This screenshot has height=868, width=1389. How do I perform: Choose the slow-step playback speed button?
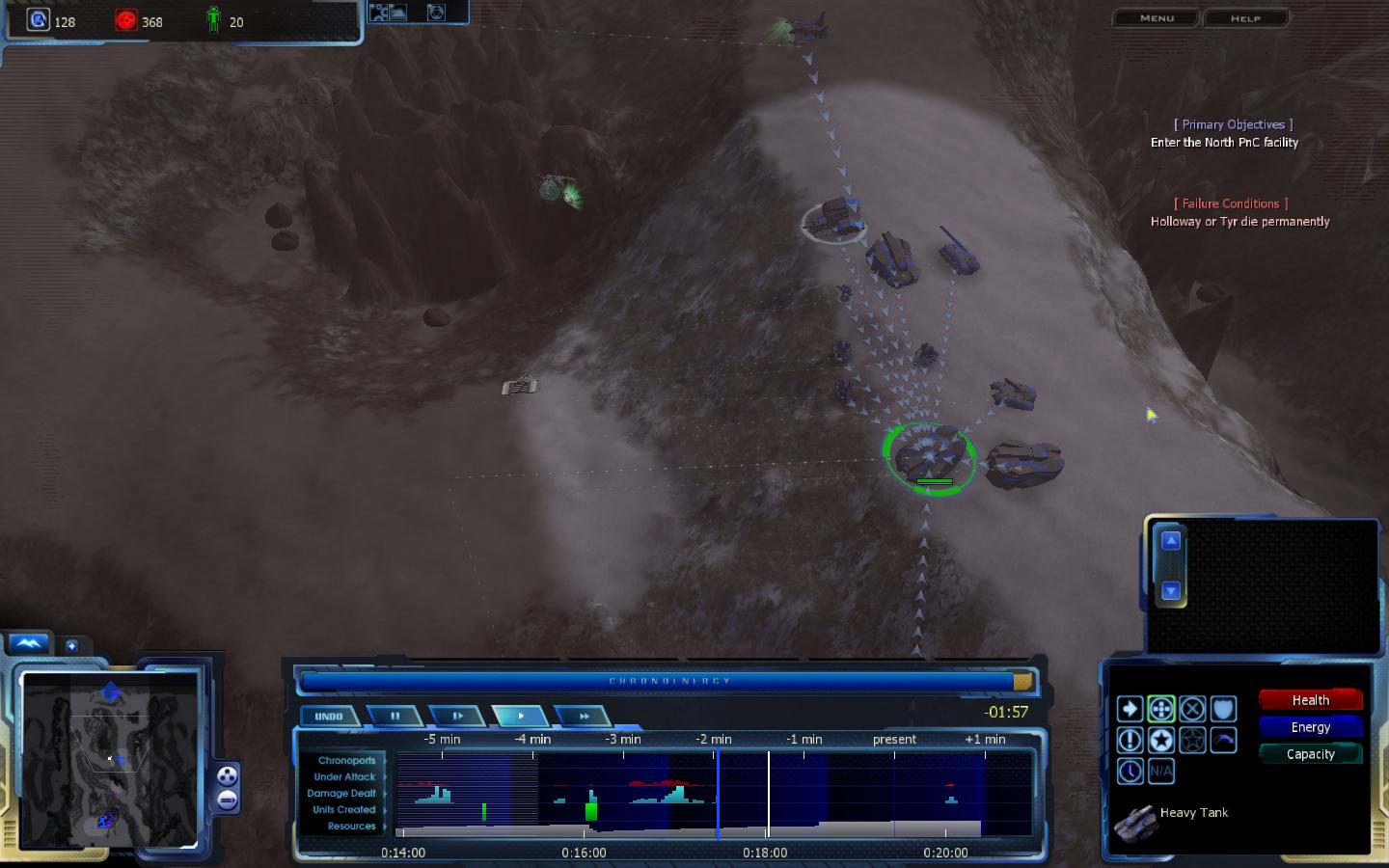click(457, 717)
